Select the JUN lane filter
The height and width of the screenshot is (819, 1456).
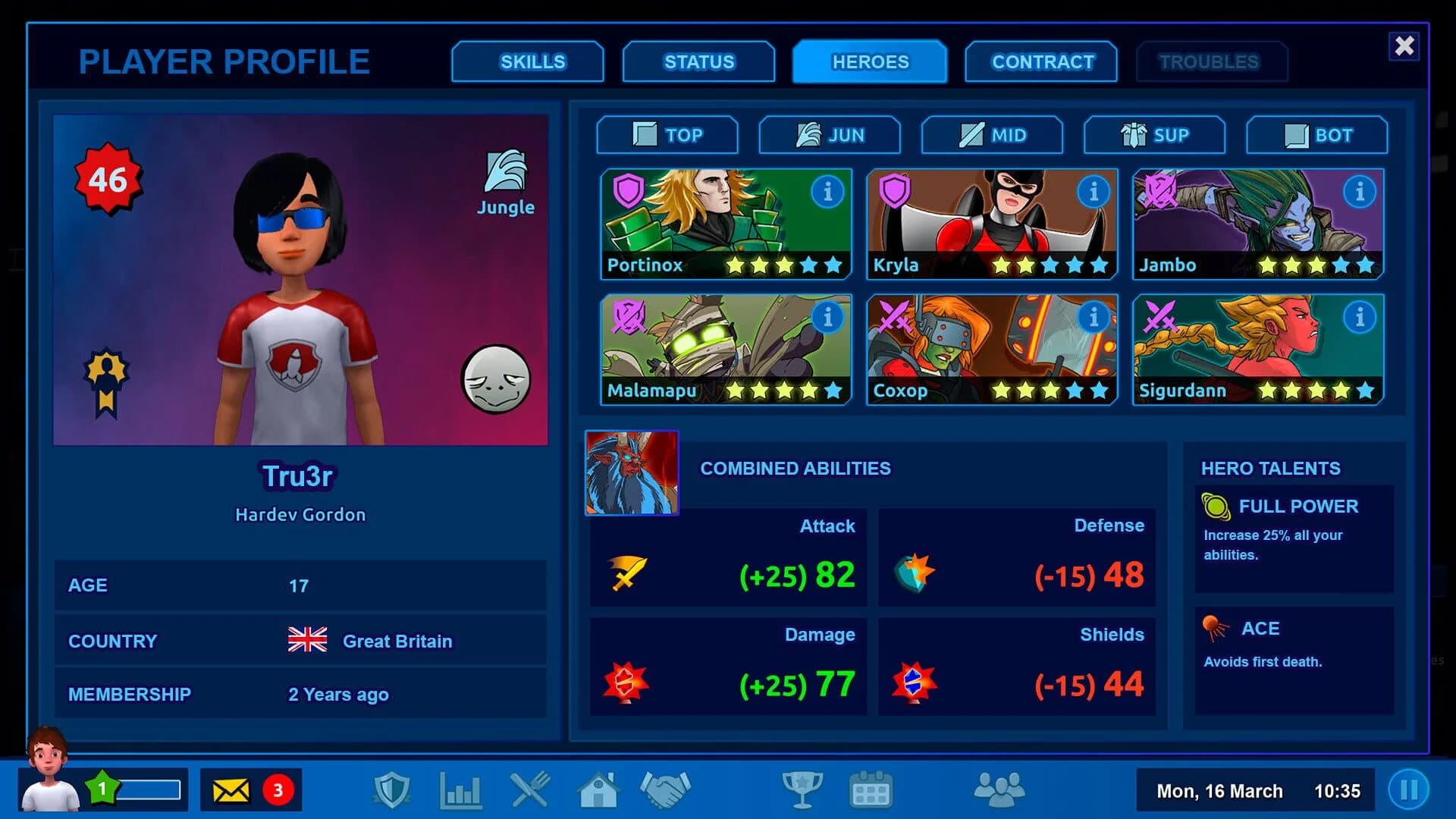(x=830, y=135)
